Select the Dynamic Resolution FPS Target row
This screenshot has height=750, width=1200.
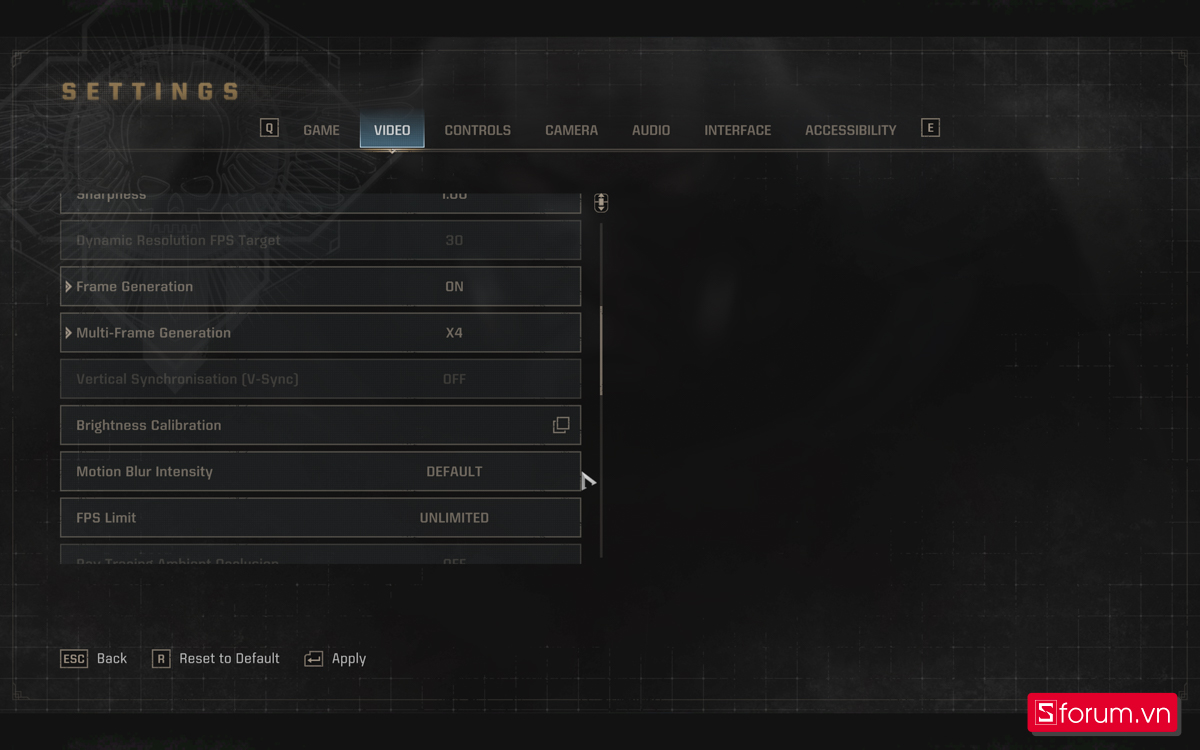(320, 241)
